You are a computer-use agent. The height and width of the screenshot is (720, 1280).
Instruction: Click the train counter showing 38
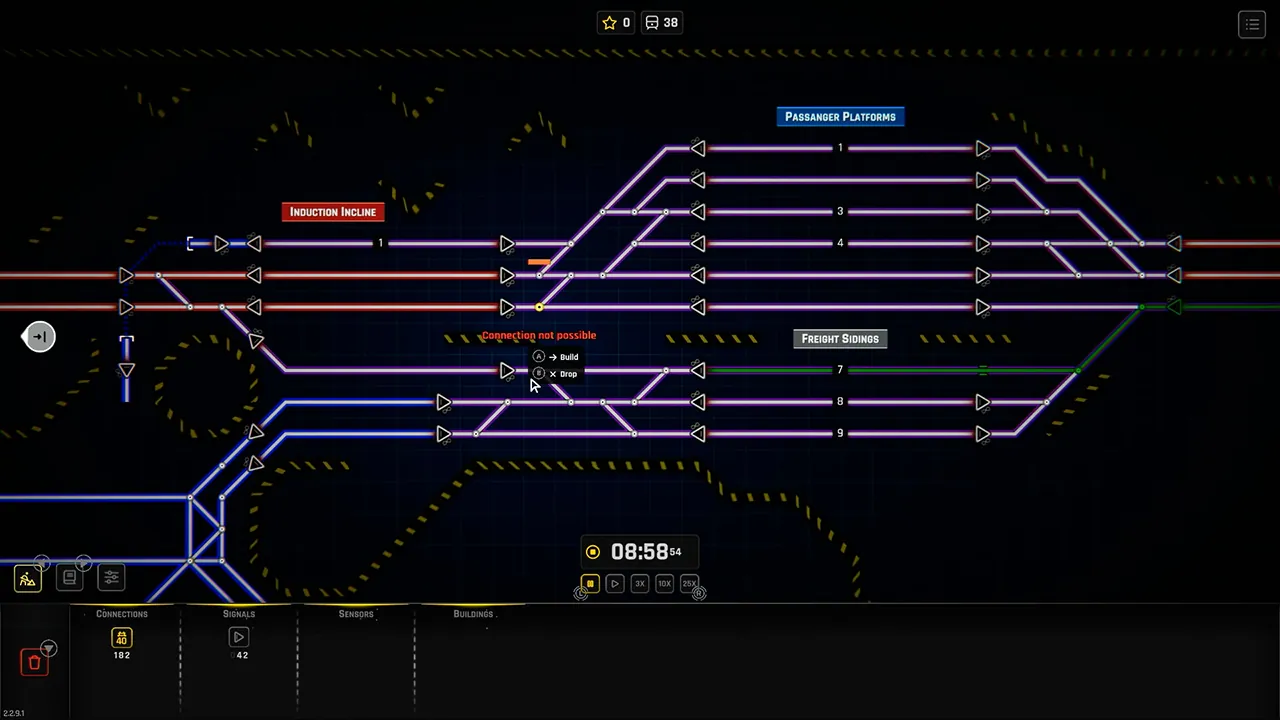coord(662,22)
